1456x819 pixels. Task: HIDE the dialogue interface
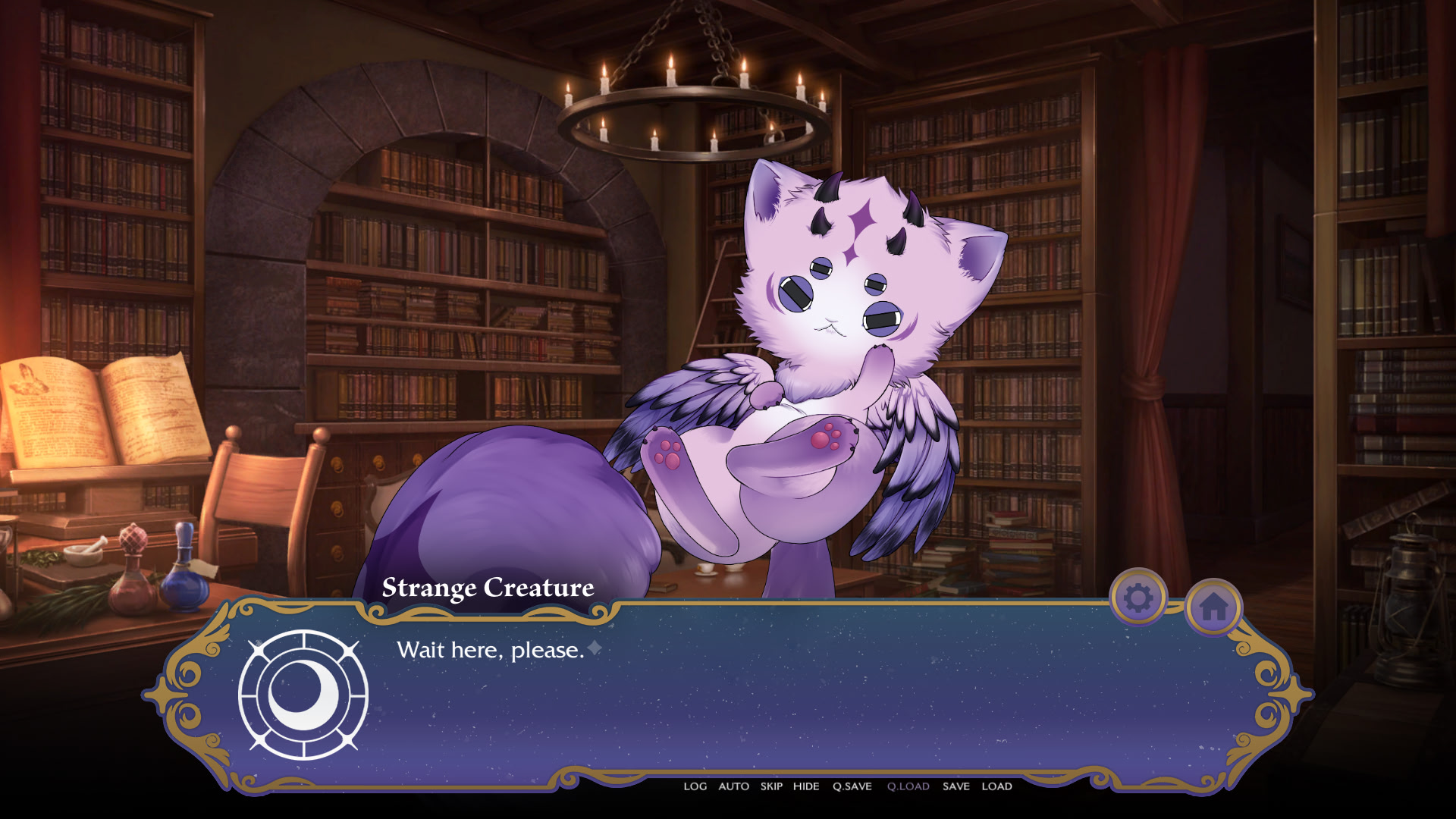807,786
